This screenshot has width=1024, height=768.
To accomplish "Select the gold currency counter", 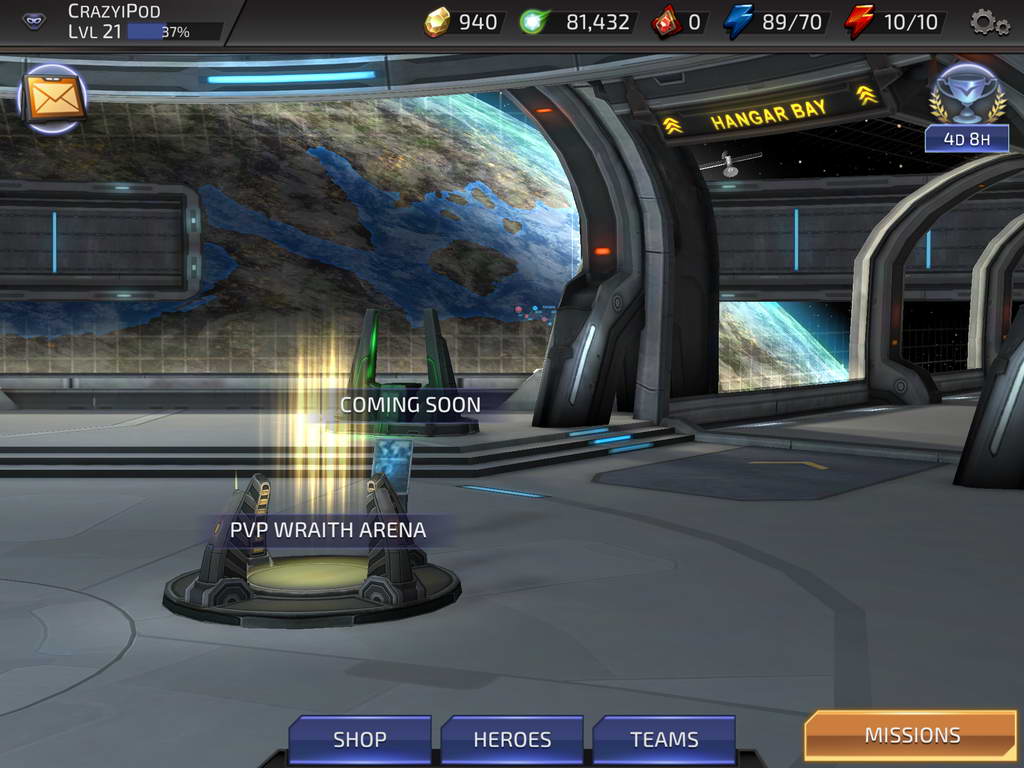I will [x=462, y=22].
